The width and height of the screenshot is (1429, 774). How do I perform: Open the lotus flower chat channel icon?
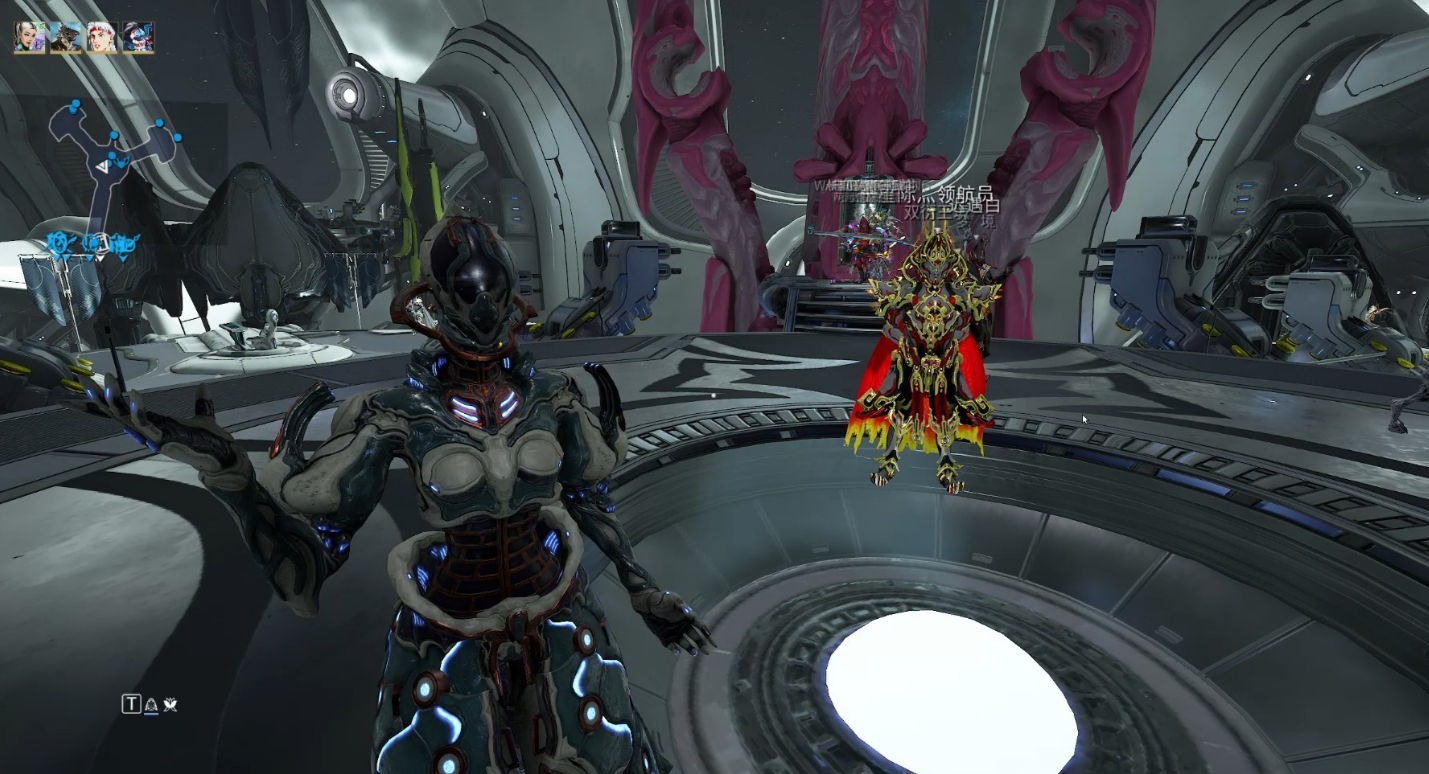[x=170, y=705]
